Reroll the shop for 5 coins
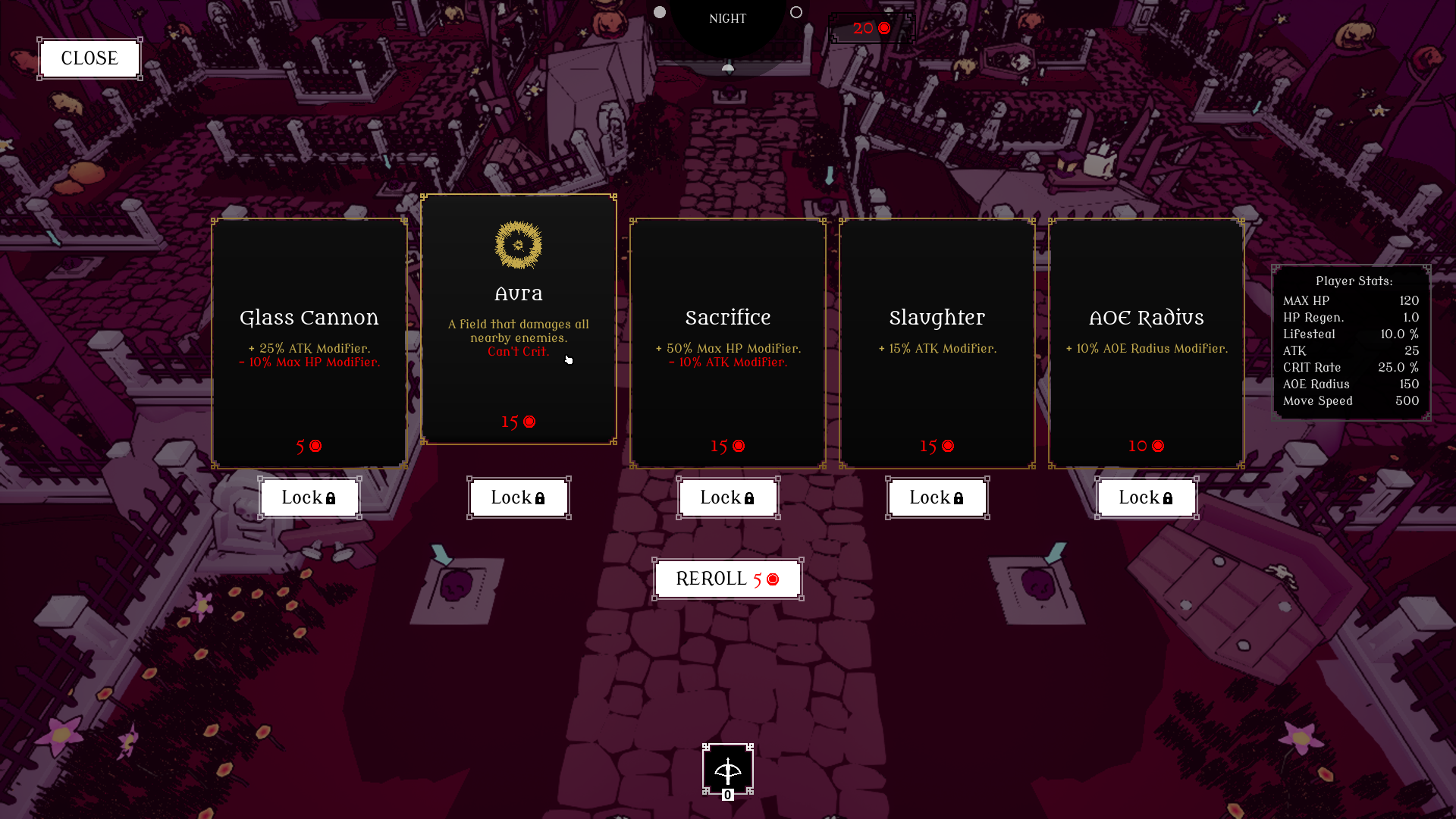 pyautogui.click(x=728, y=579)
